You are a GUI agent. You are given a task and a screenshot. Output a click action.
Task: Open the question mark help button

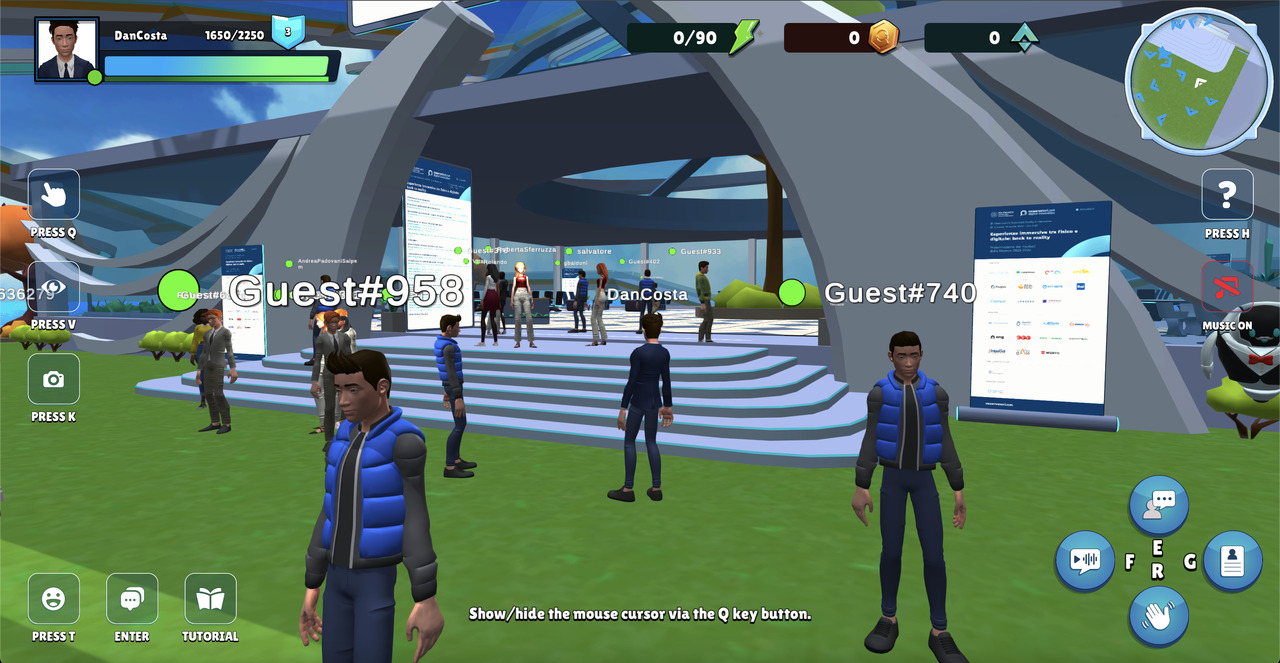[1227, 194]
